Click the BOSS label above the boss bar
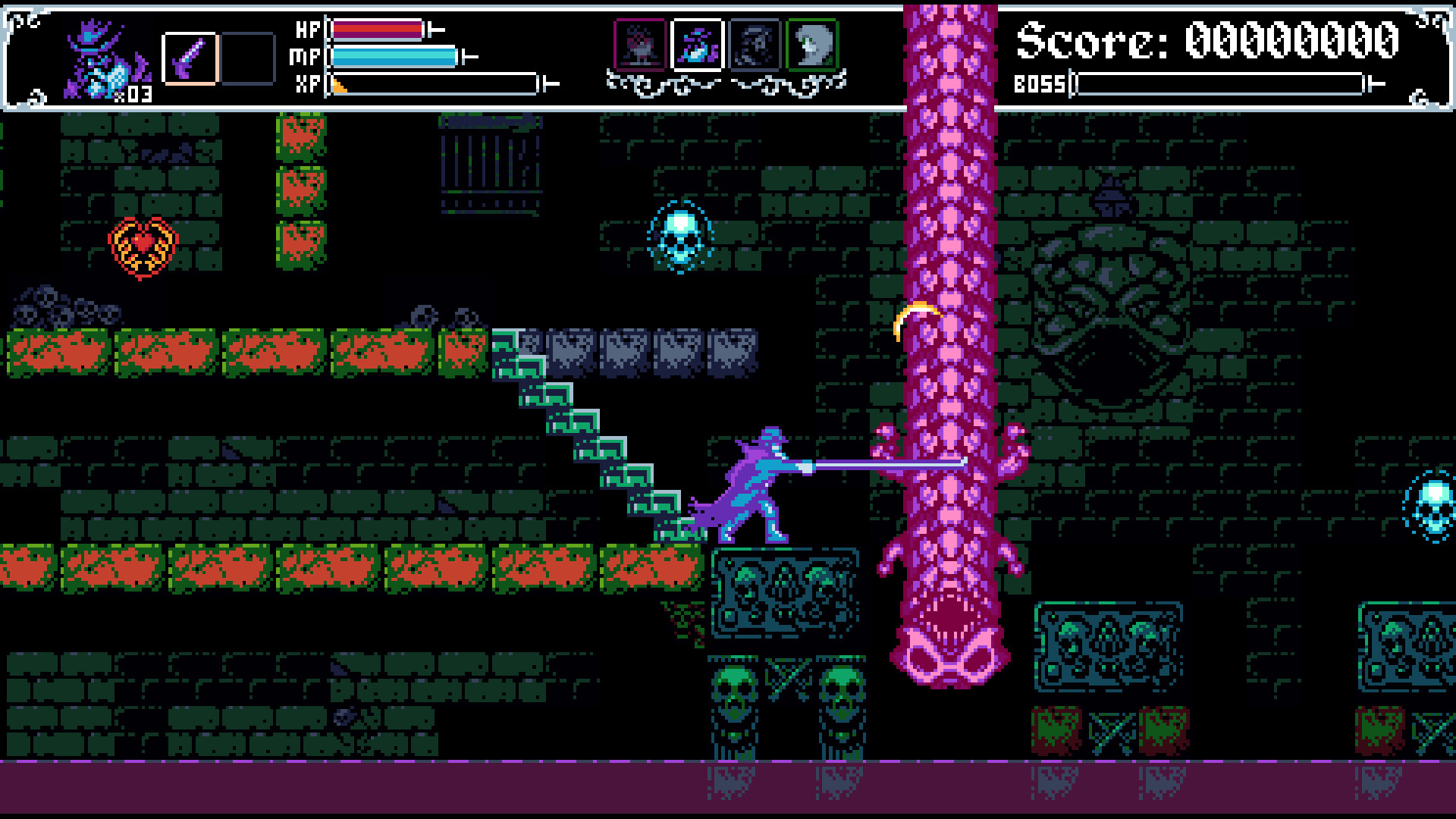Screen dimensions: 1456x819 1041,82
